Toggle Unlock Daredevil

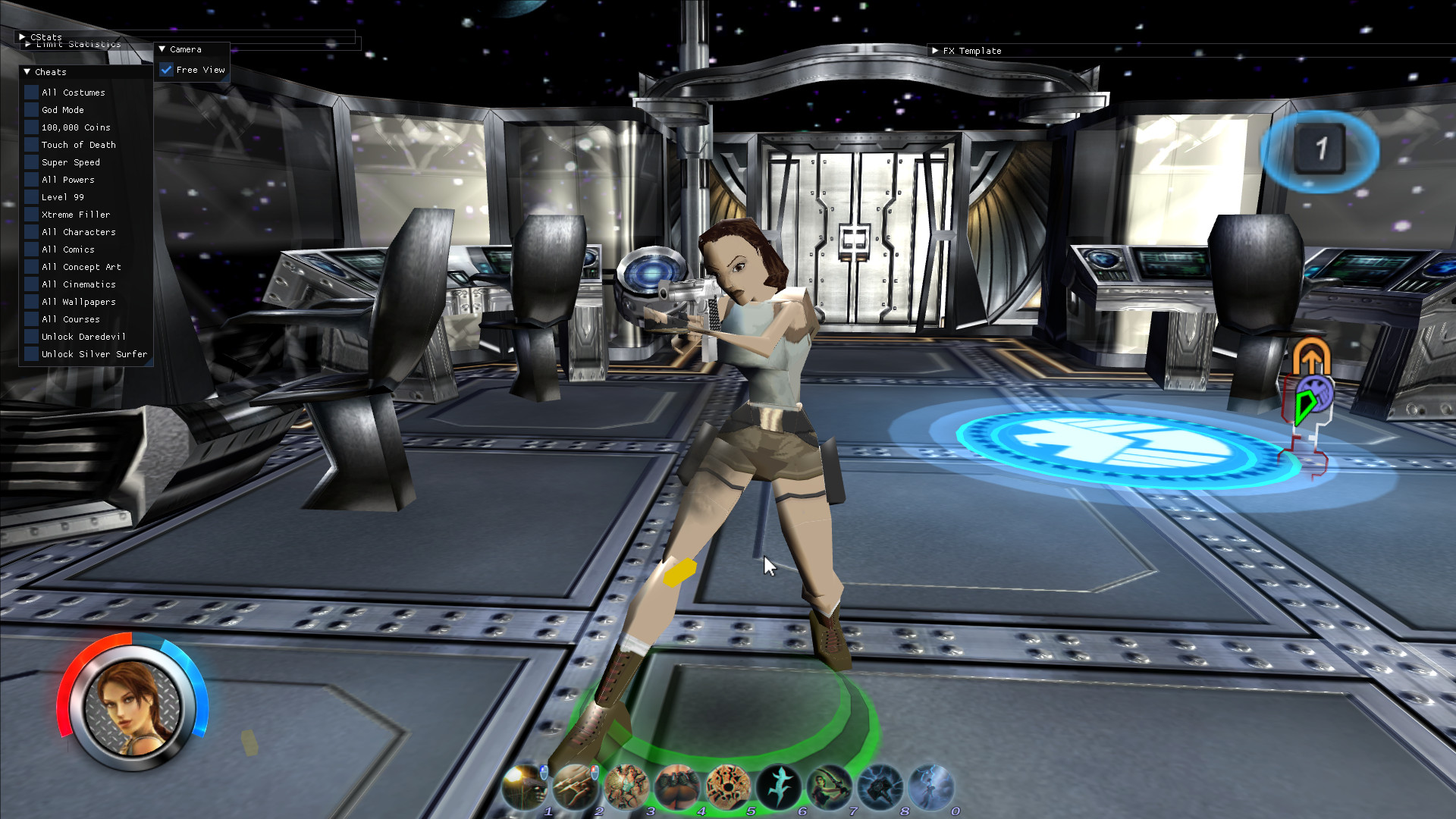30,336
